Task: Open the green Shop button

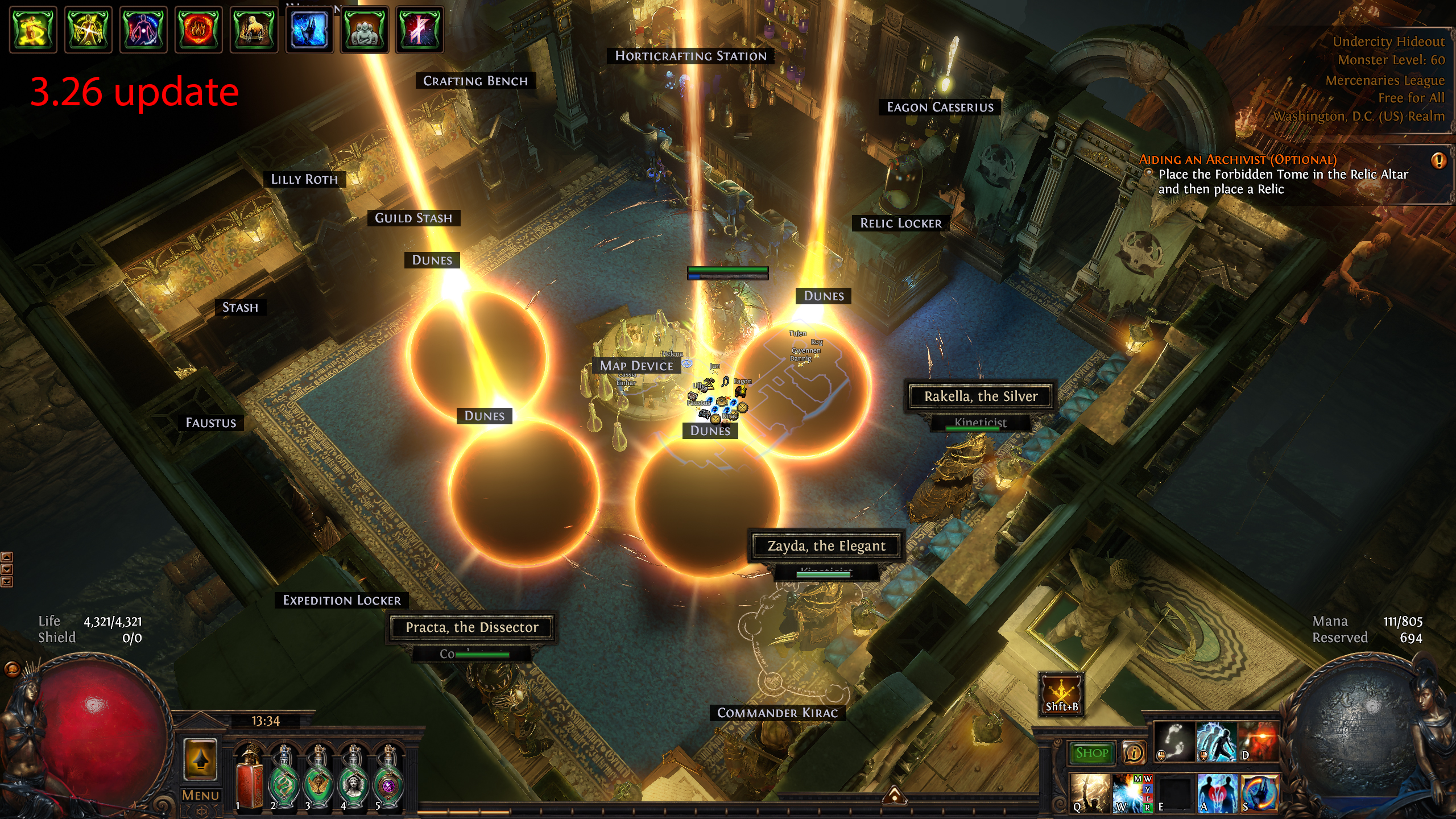Action: point(1091,753)
